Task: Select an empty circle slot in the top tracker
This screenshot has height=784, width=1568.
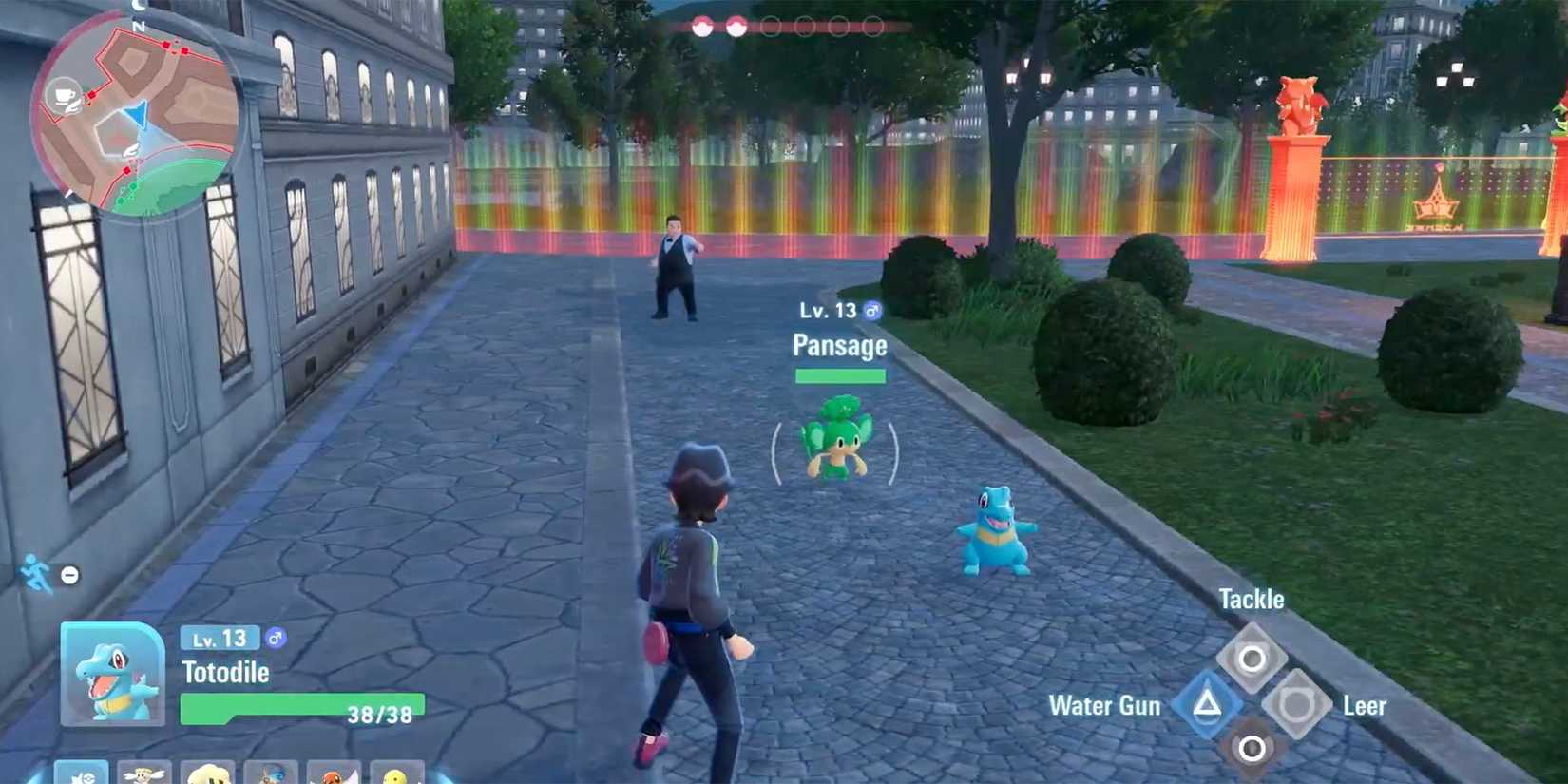Action: click(x=771, y=26)
